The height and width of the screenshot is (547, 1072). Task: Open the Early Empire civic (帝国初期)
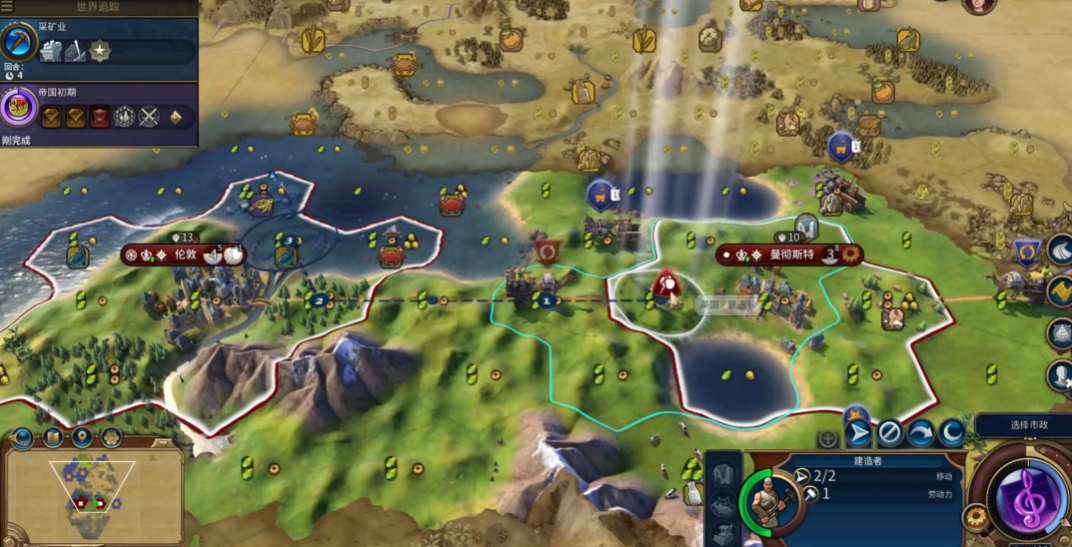(x=18, y=108)
